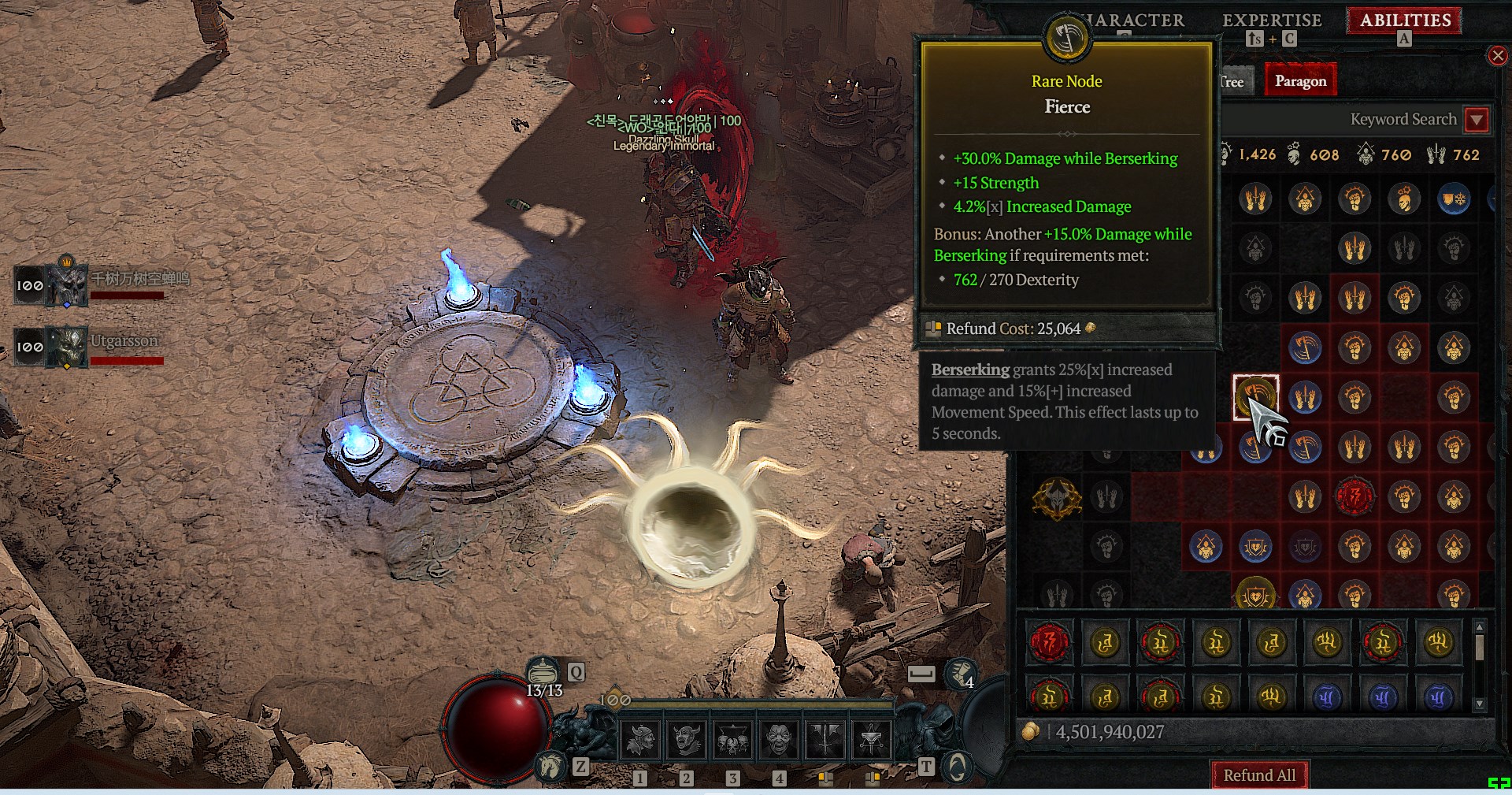Select the highlighted Fierce rare node
This screenshot has height=795, width=1512.
pyautogui.click(x=1255, y=397)
